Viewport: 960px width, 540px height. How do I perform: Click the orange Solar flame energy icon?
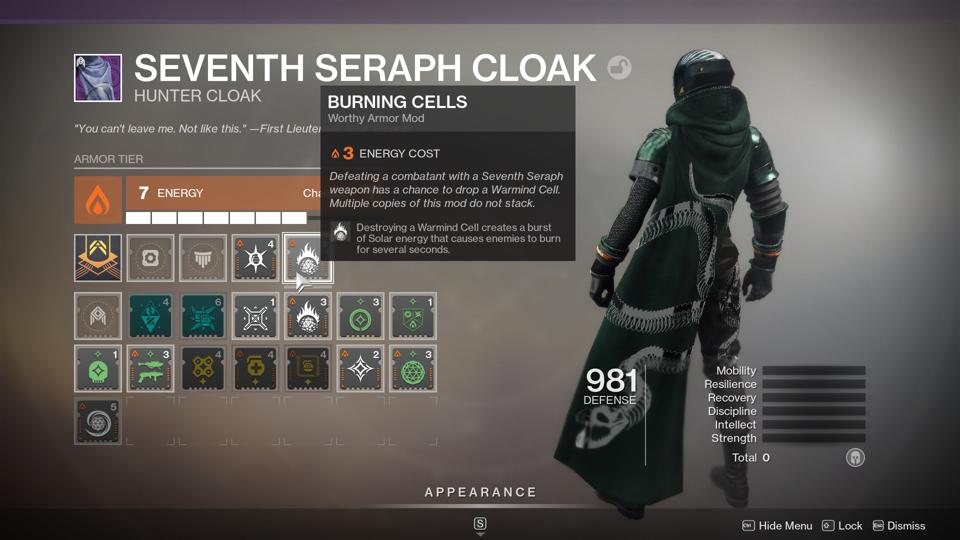point(98,201)
